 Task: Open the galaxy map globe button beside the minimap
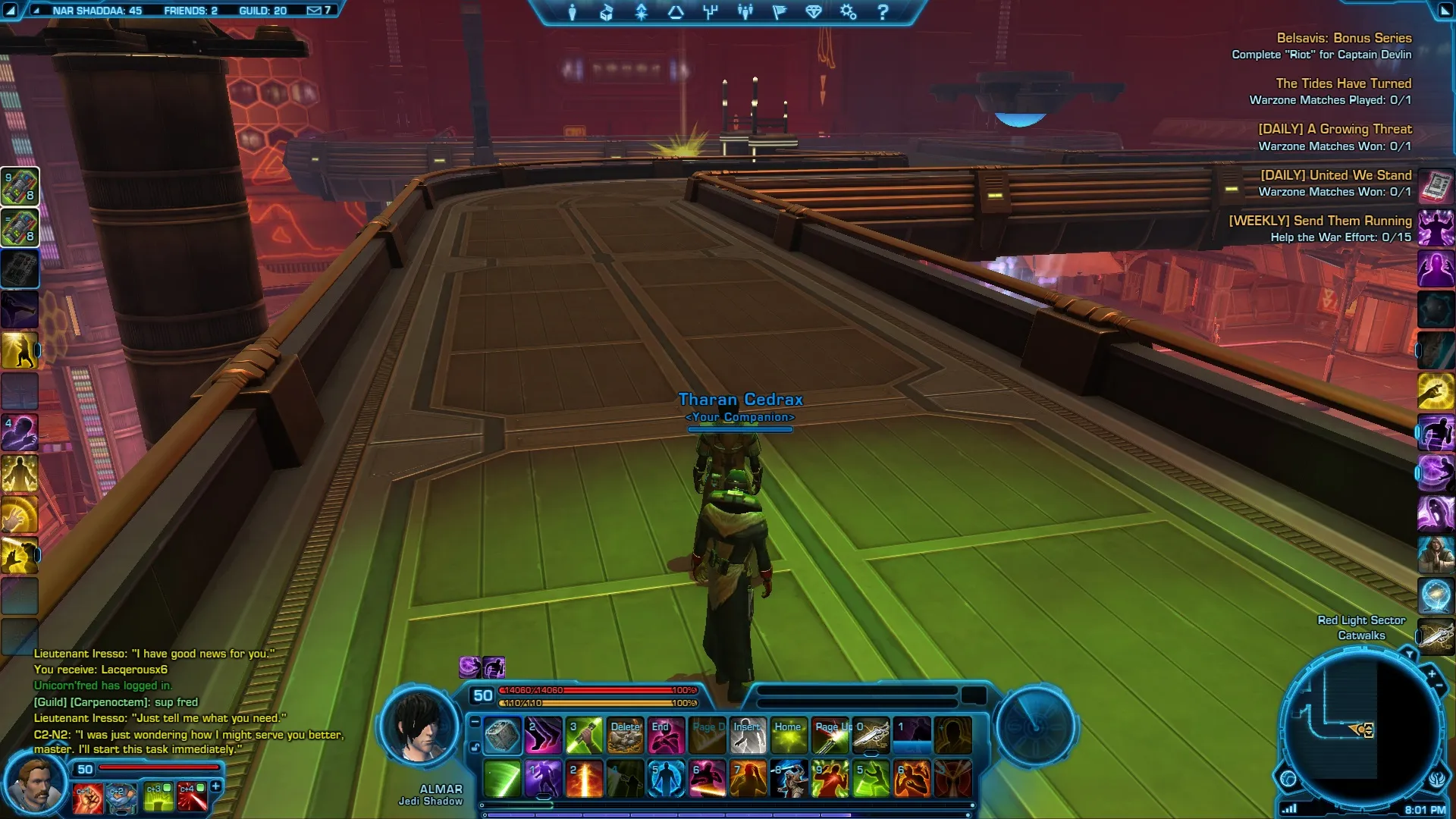[1288, 778]
